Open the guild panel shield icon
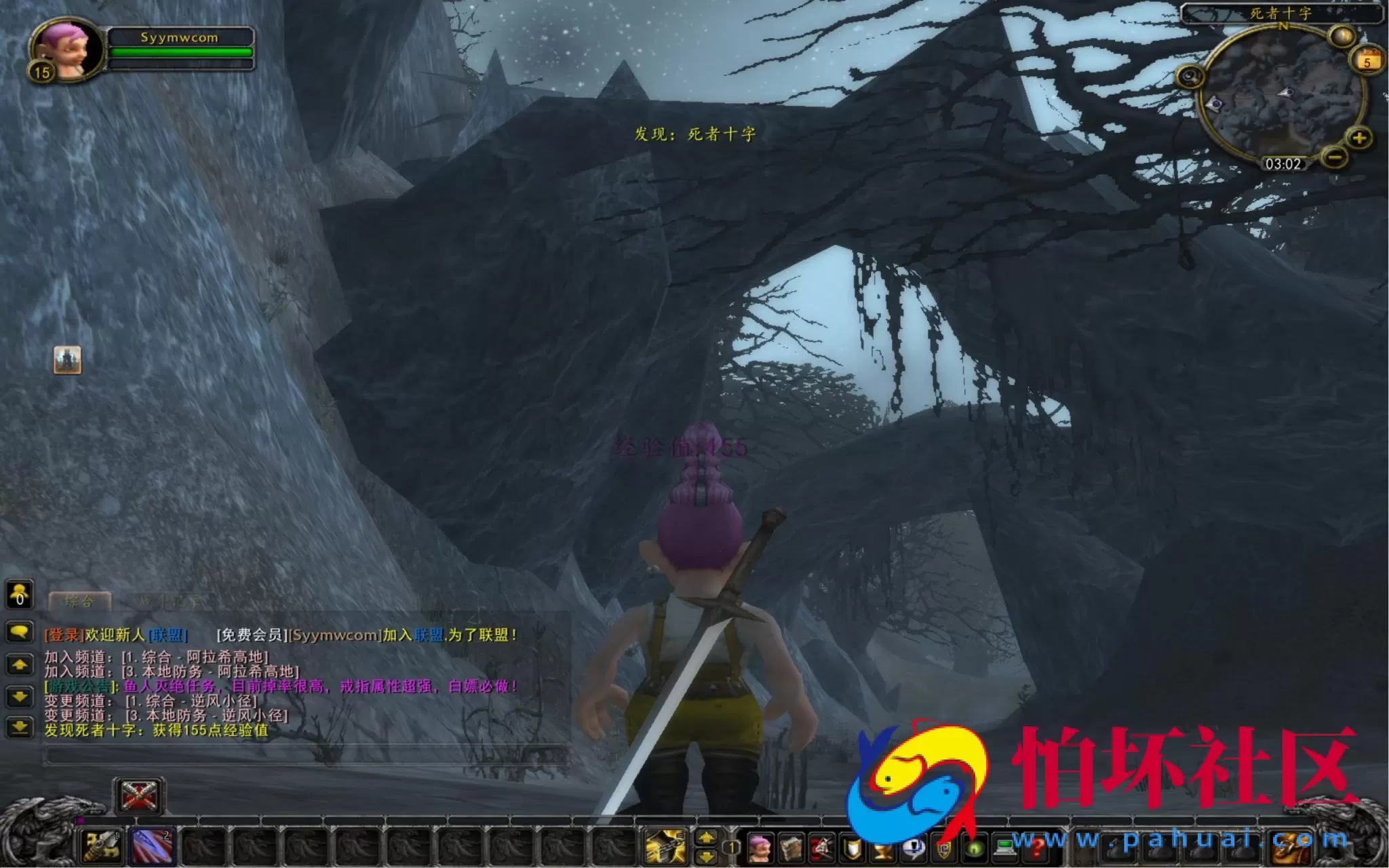 pos(944,848)
